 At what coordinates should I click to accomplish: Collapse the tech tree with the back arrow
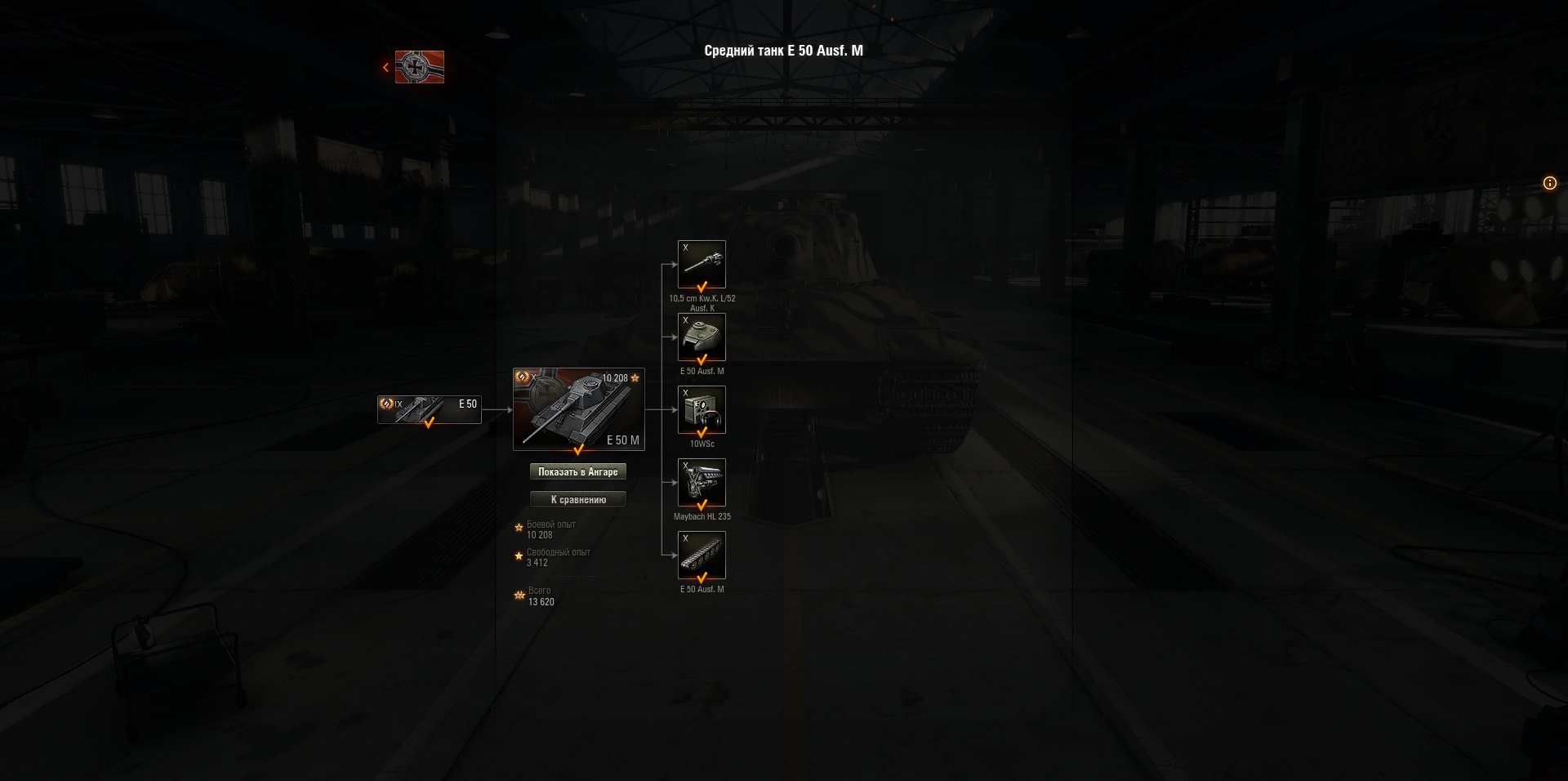tap(385, 66)
